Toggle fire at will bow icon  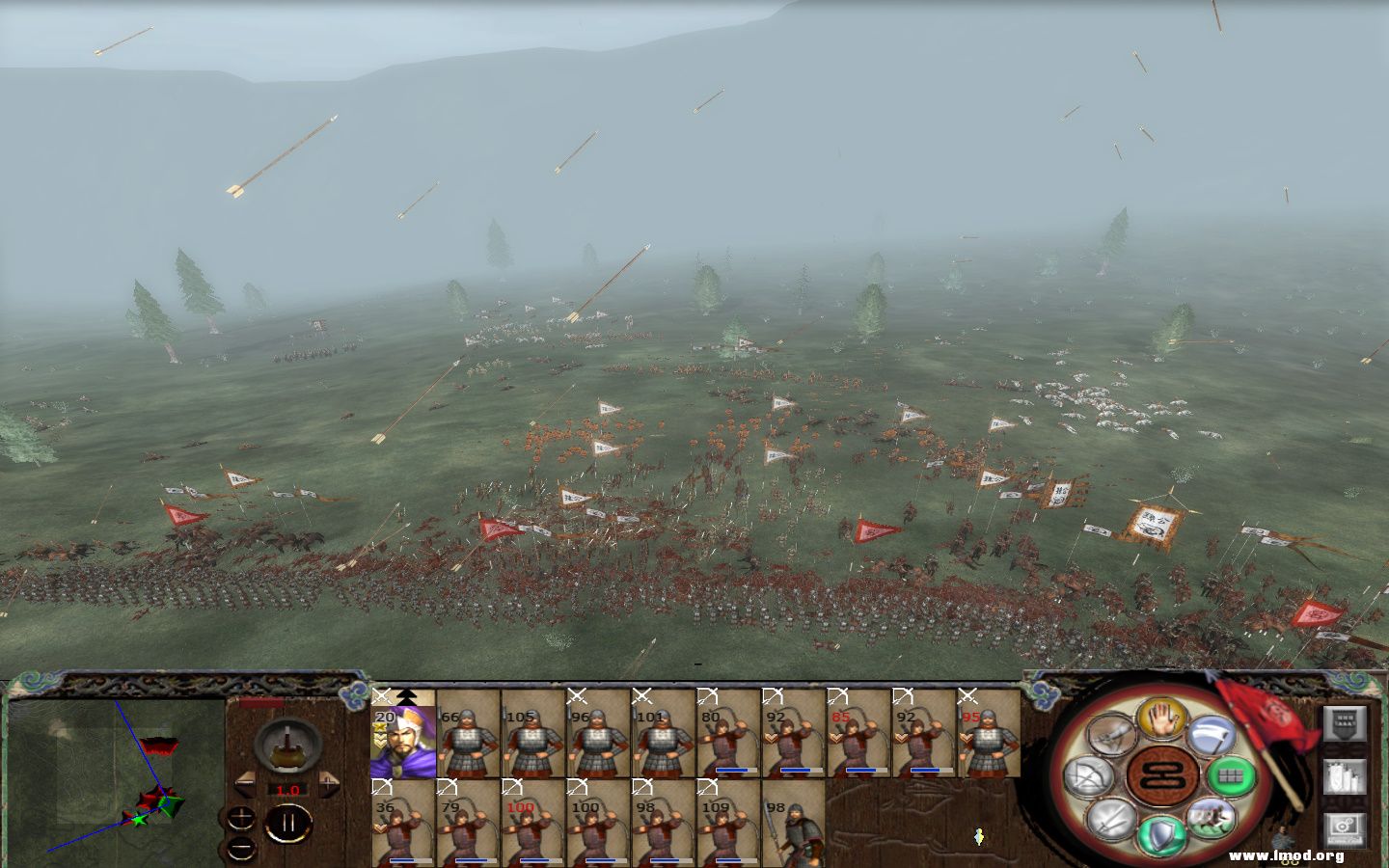1088,776
